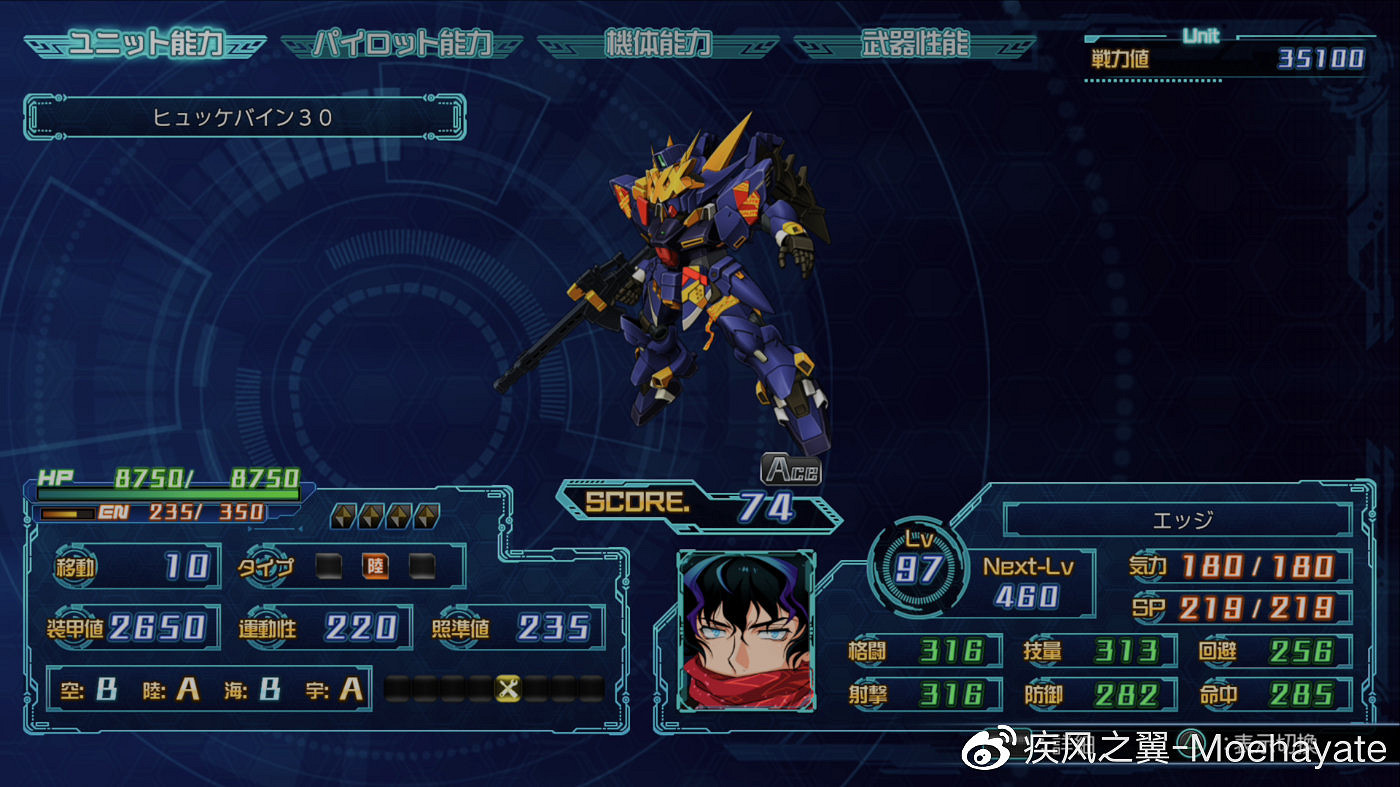Select the ヒュッケバイン30 unit name box

coord(244,117)
